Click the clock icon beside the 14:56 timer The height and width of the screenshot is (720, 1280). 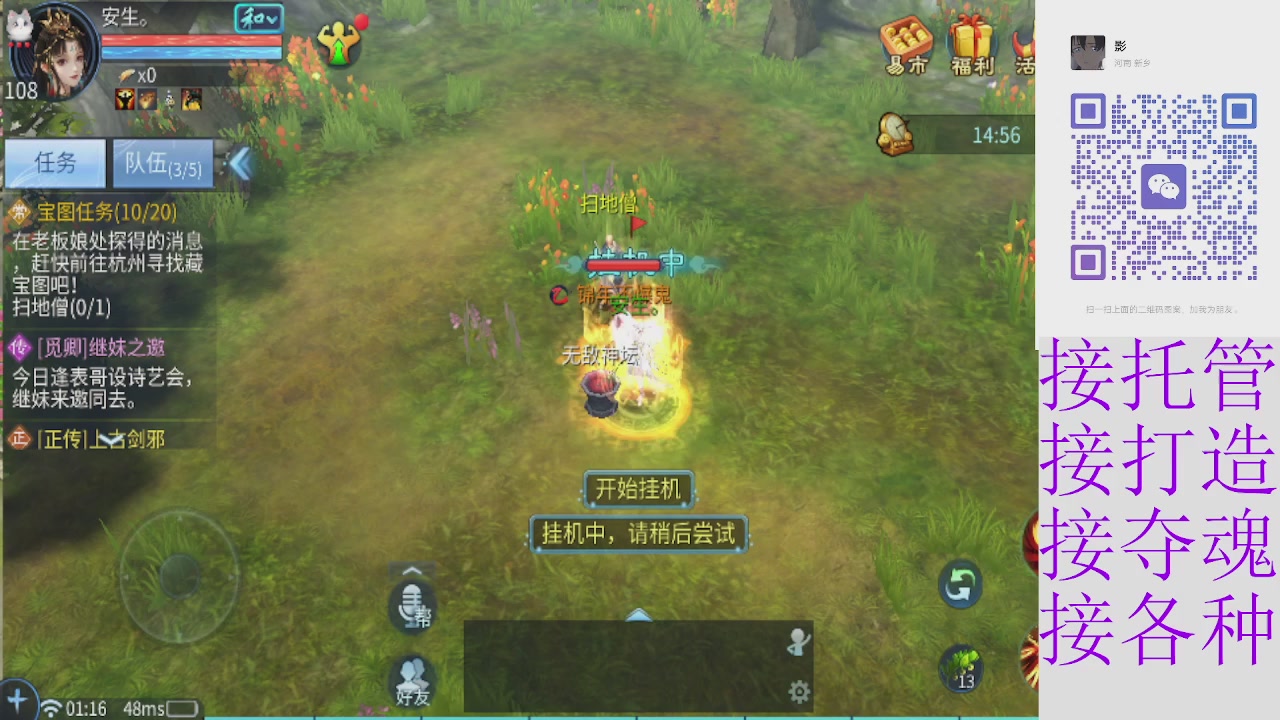coord(896,135)
